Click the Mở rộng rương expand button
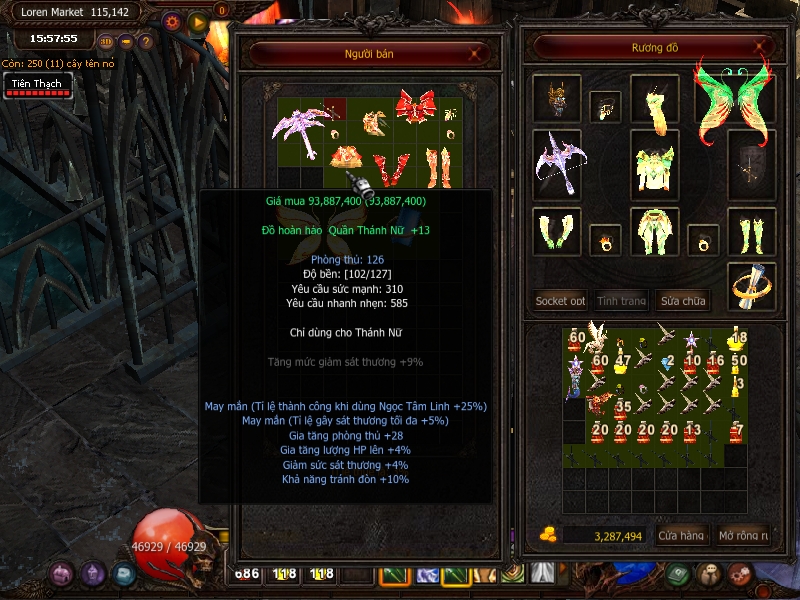 (x=744, y=536)
